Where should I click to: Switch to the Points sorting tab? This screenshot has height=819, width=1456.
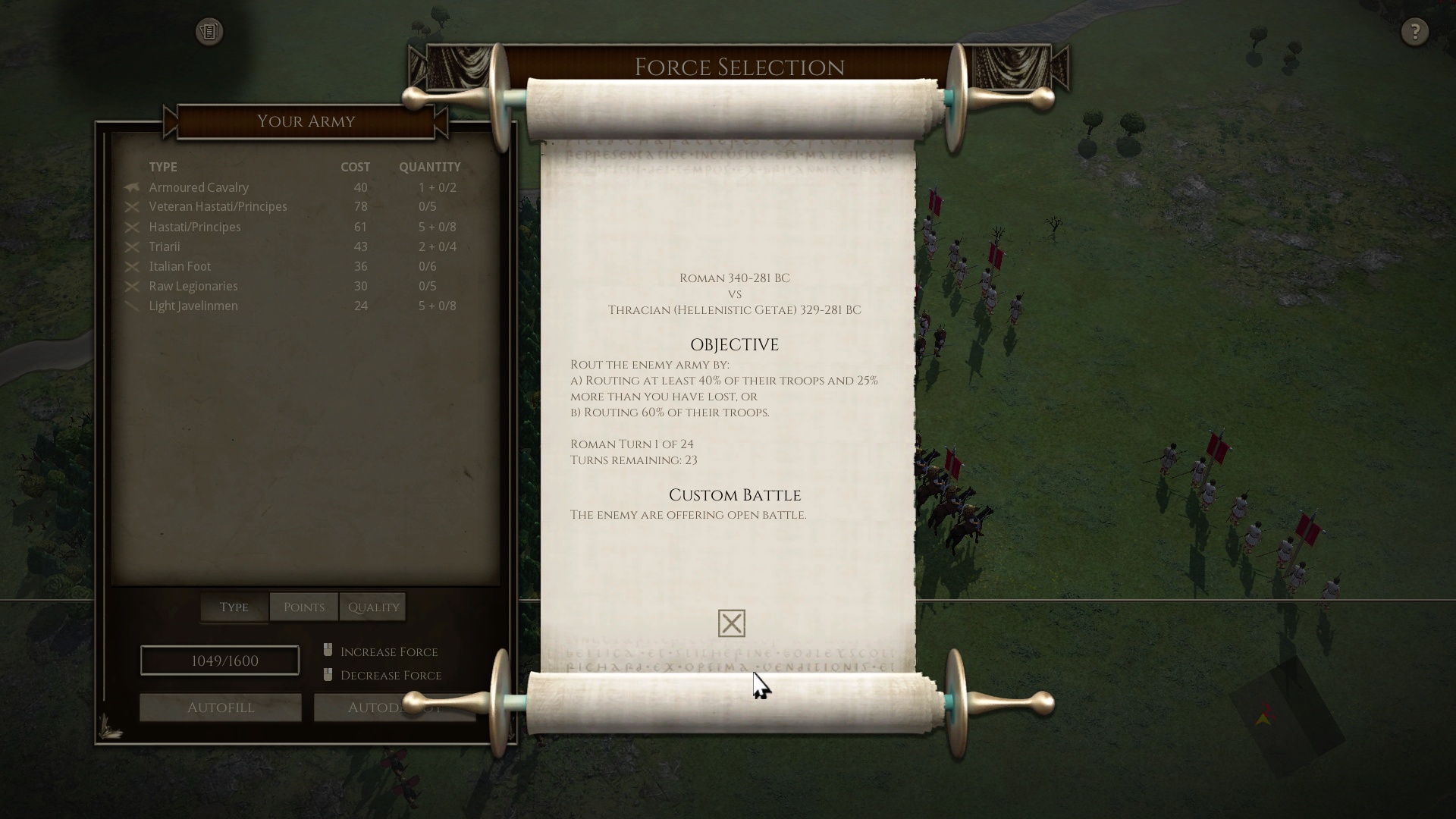pos(303,607)
